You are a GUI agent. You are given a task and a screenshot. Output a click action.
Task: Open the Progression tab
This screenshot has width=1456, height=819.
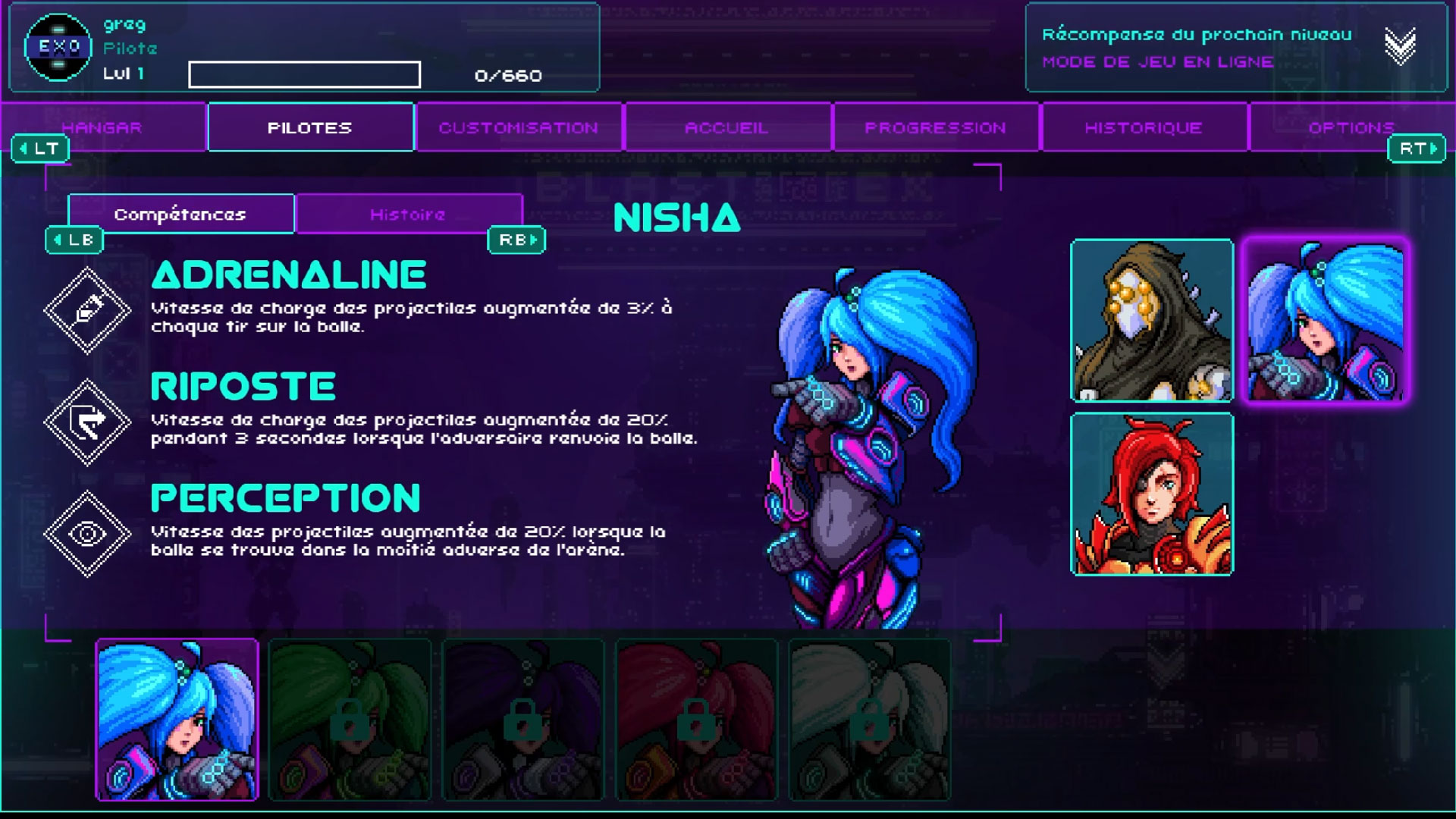click(935, 127)
